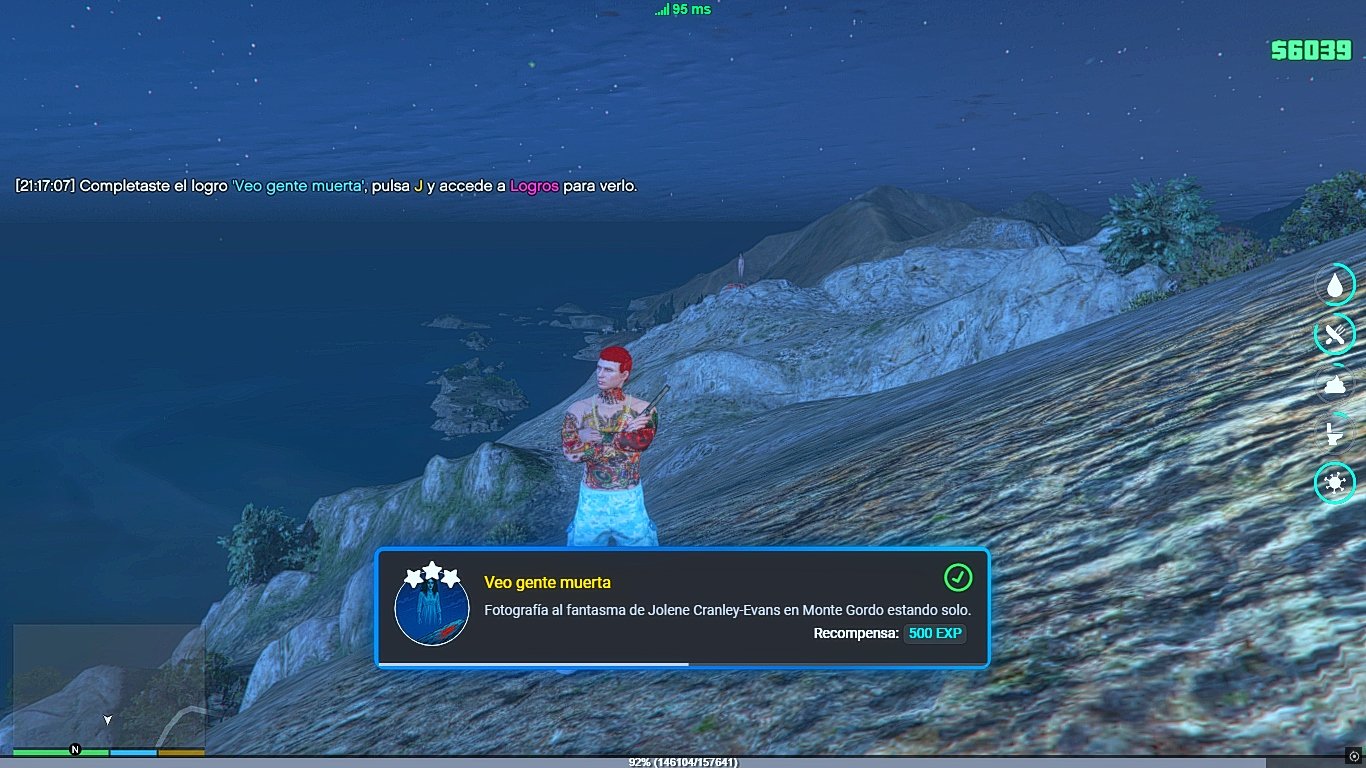The height and width of the screenshot is (768, 1366).
Task: Select the 'Veo gente muerta' achievement title
Action: tap(547, 582)
